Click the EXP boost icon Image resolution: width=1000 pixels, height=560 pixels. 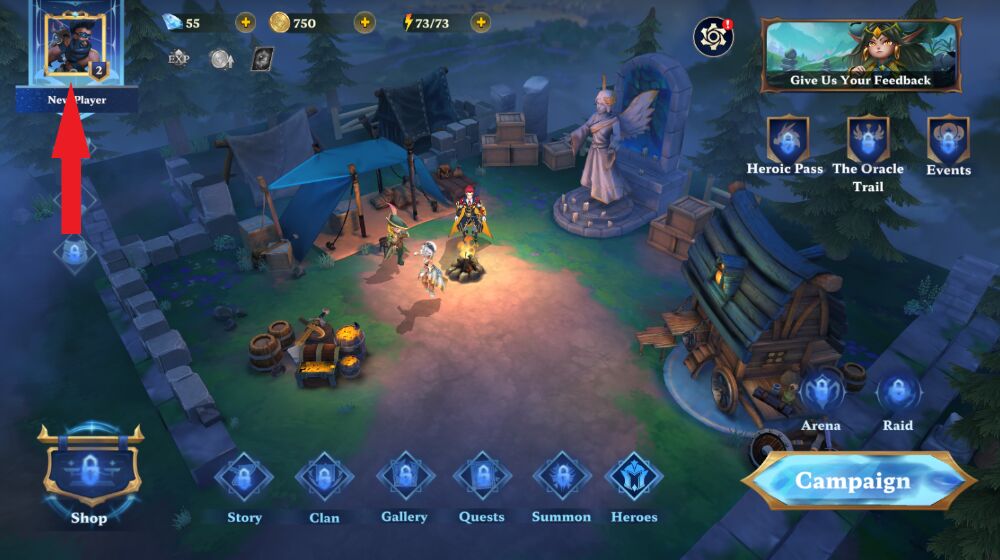point(179,58)
